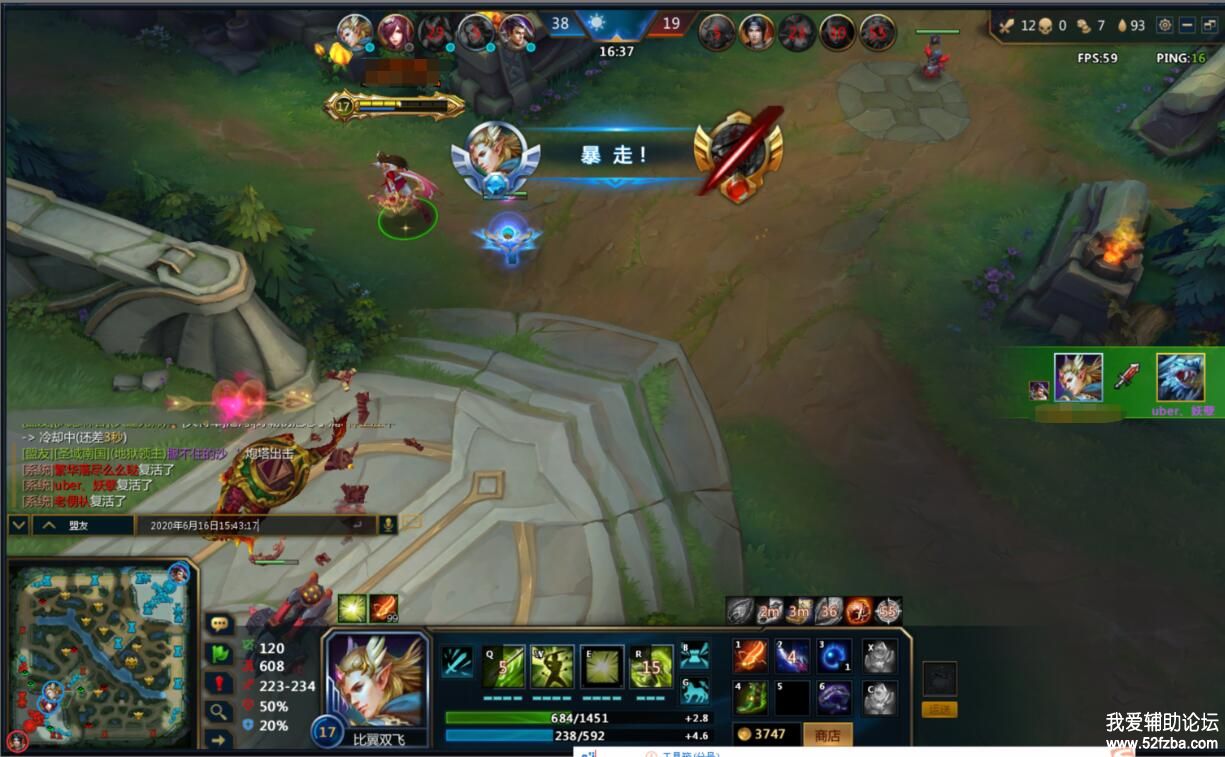Image resolution: width=1225 pixels, height=757 pixels.
Task: Click the green flag signal button
Action: click(x=219, y=653)
